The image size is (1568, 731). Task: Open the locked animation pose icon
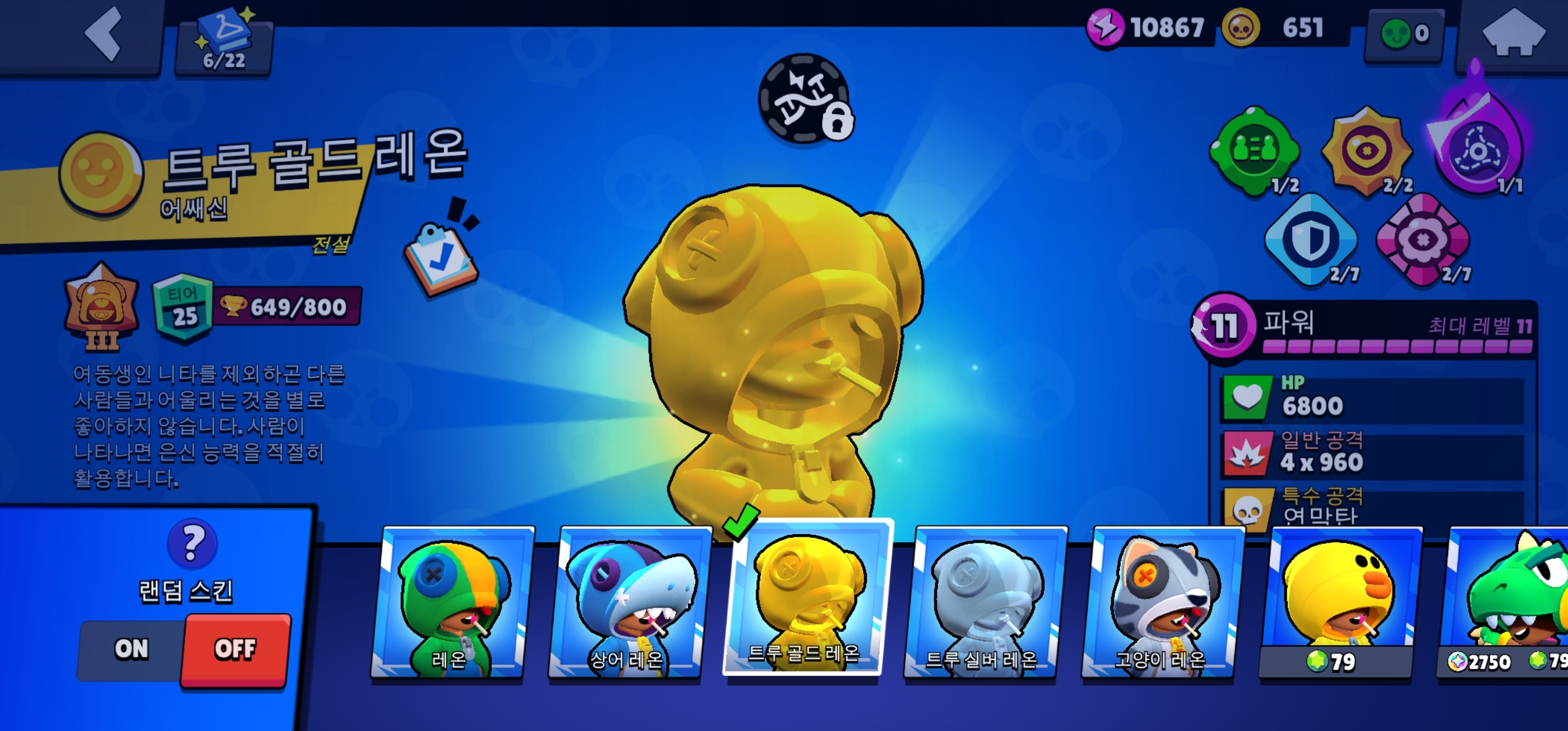point(805,98)
